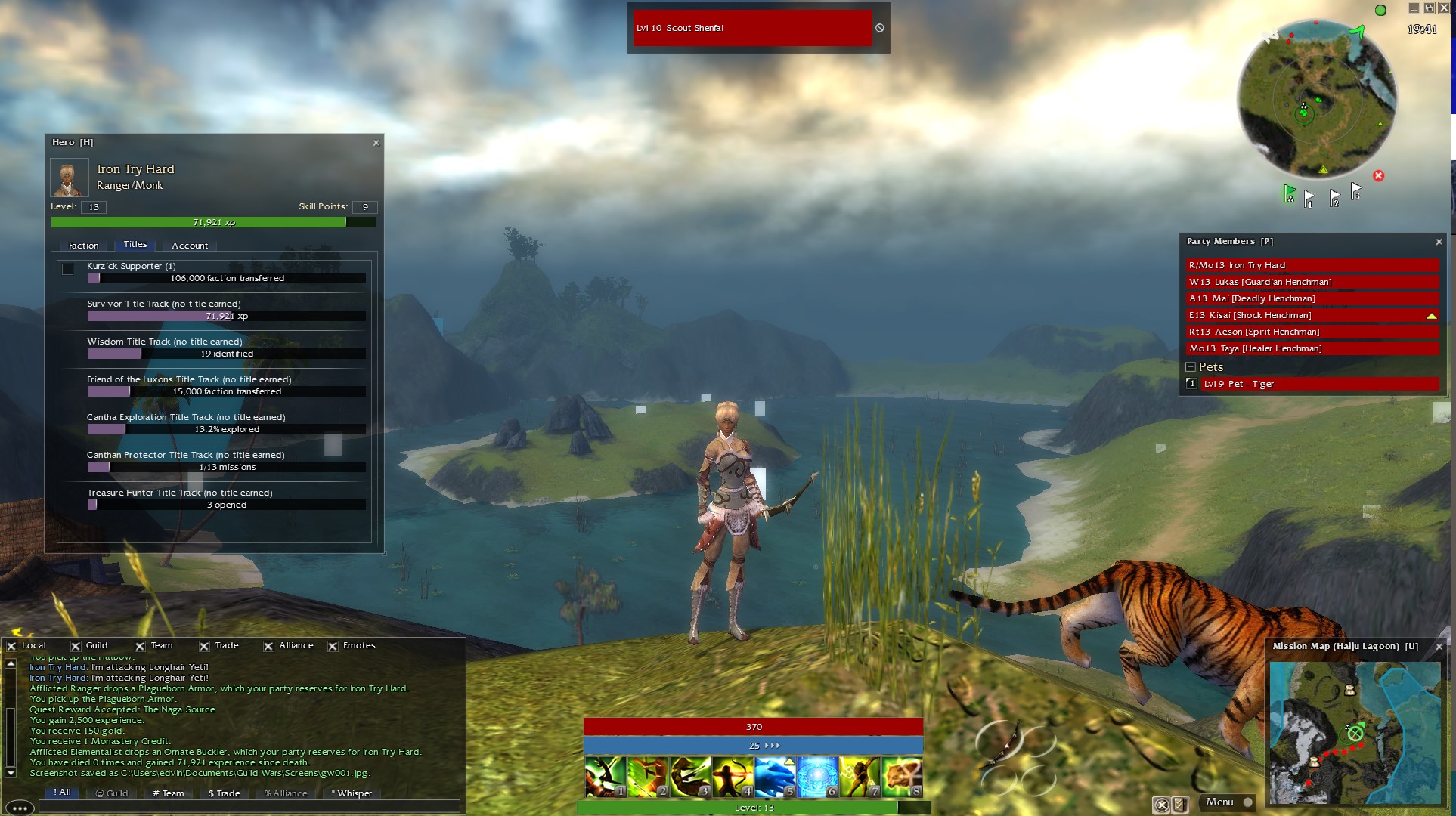Viewport: 1456px width, 816px height.
Task: Tick the Kurzick Supporter title checkbox
Action: (68, 269)
